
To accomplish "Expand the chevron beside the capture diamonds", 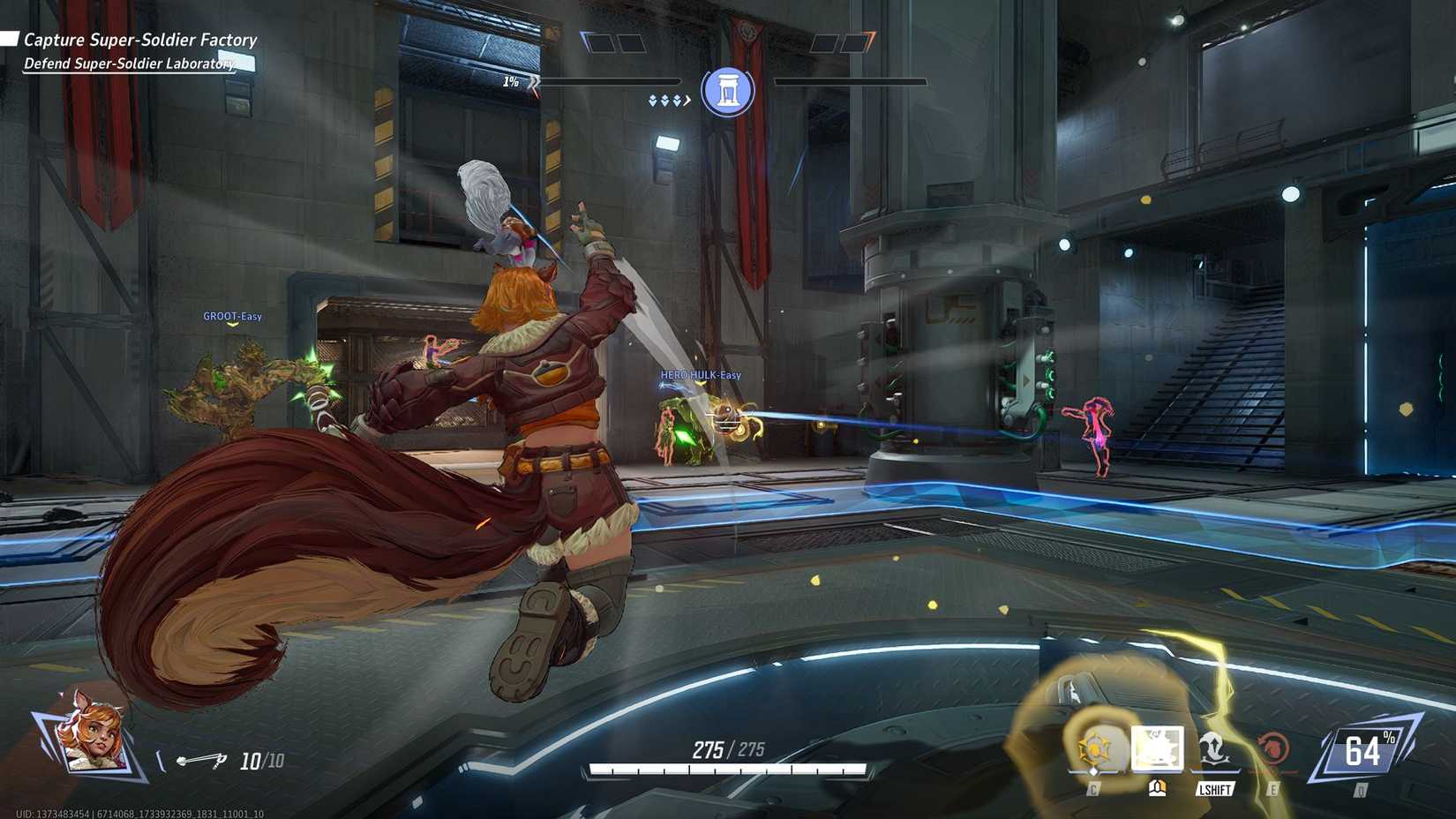I will click(x=687, y=100).
